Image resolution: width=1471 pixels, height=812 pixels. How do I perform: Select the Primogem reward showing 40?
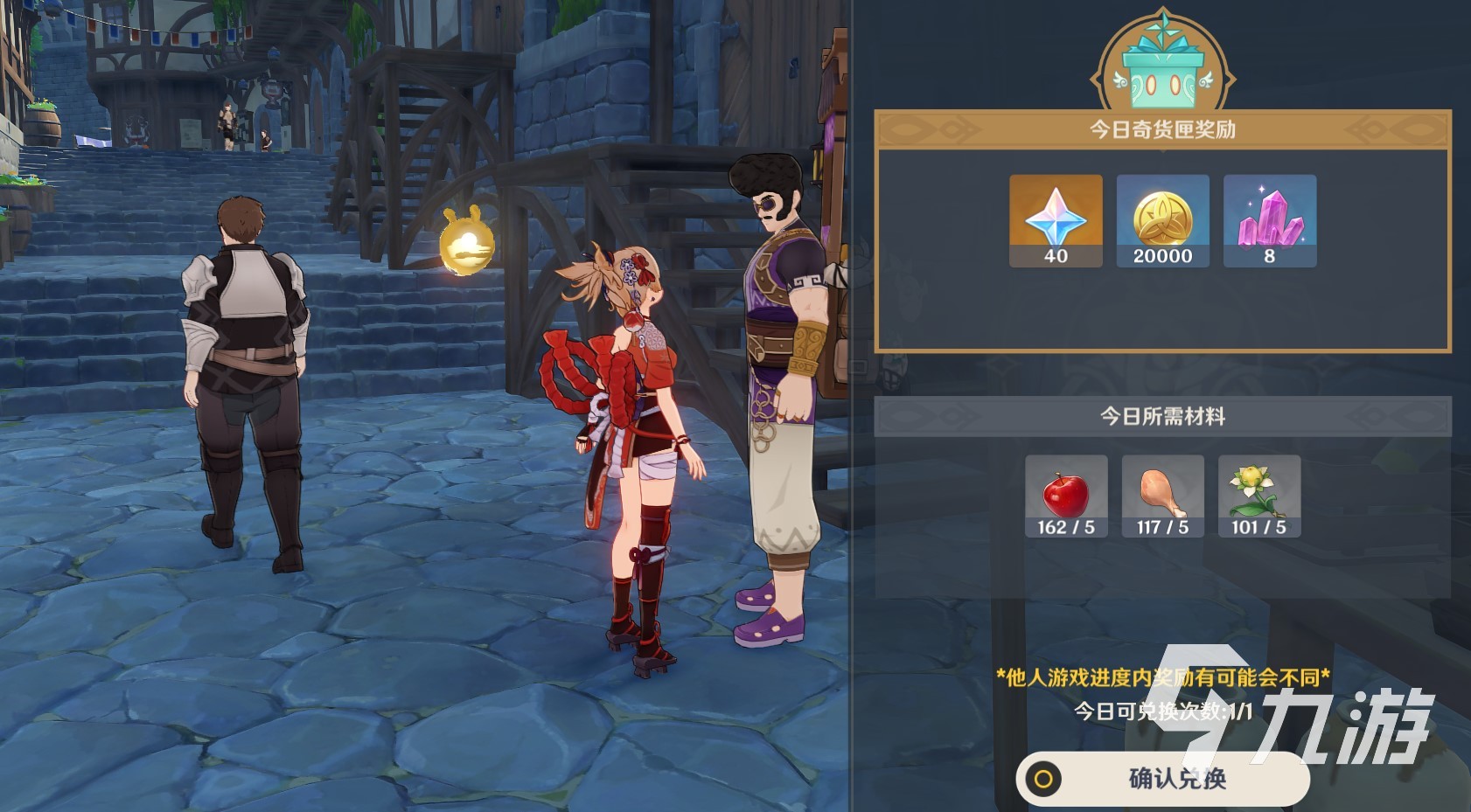pyautogui.click(x=1056, y=220)
